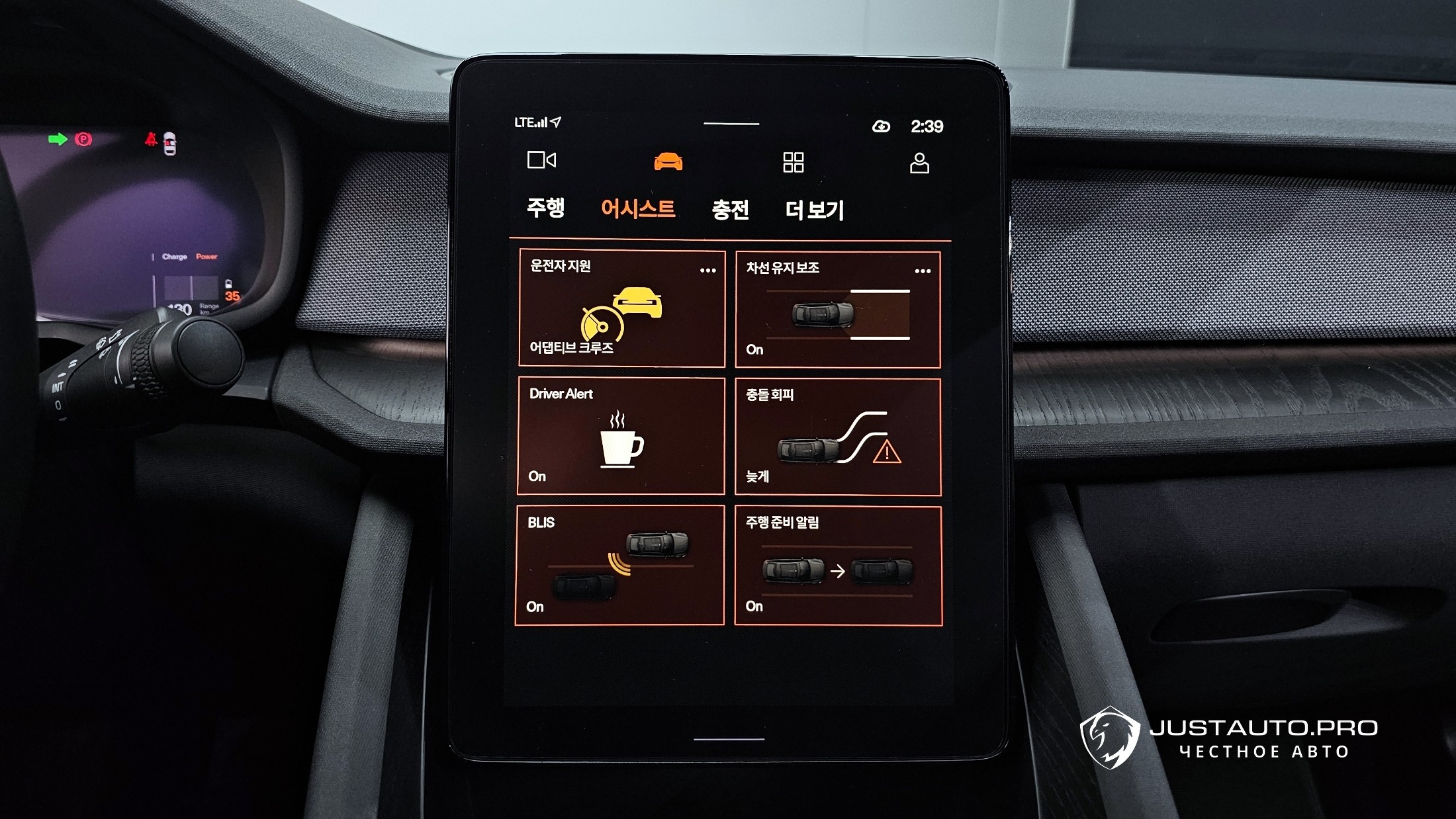Select the 충돌 회피 collision avoidance tile
1456x819 pixels.
[x=837, y=437]
